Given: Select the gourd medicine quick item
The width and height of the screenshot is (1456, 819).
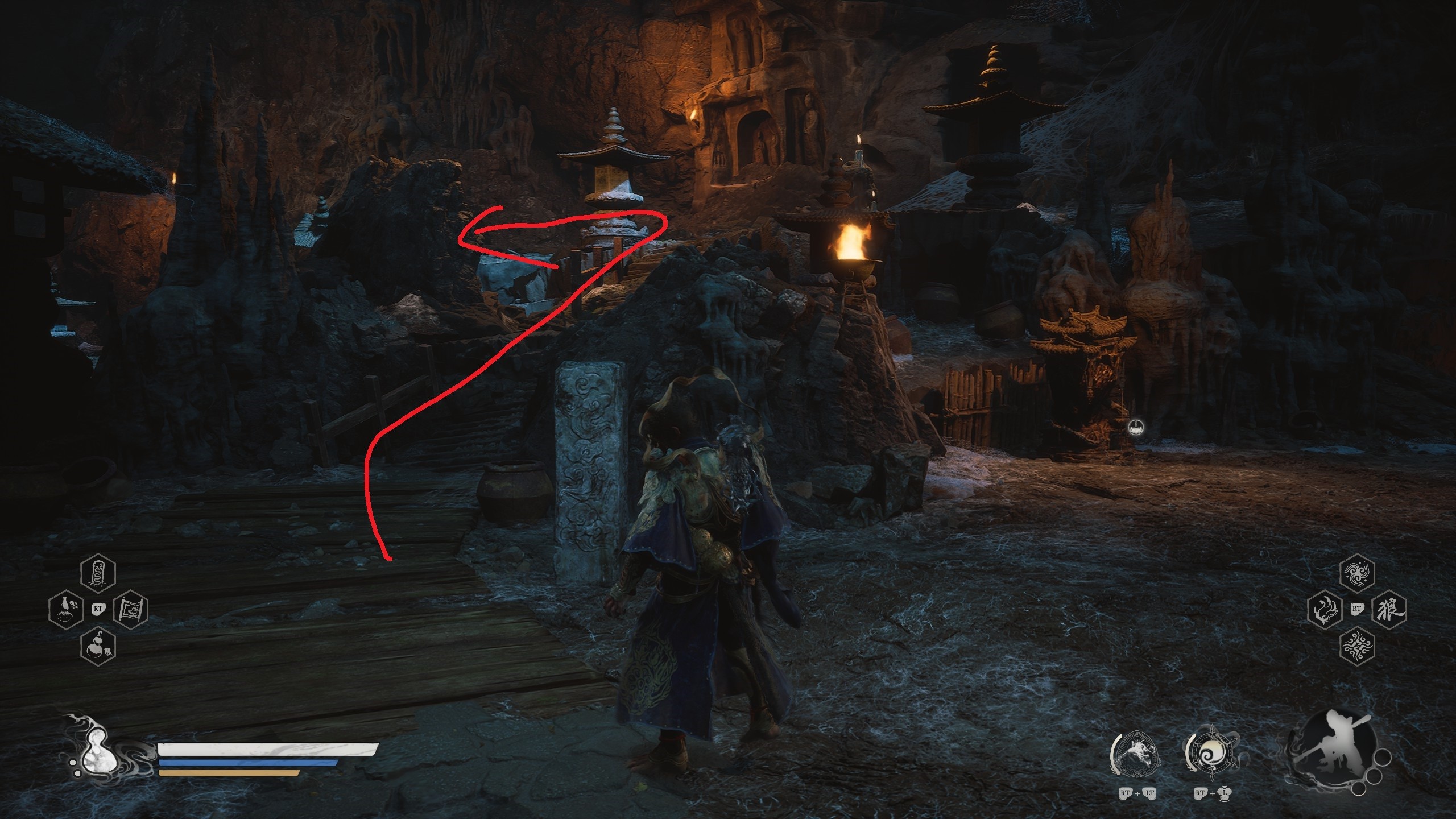Looking at the screenshot, I should click(x=98, y=646).
